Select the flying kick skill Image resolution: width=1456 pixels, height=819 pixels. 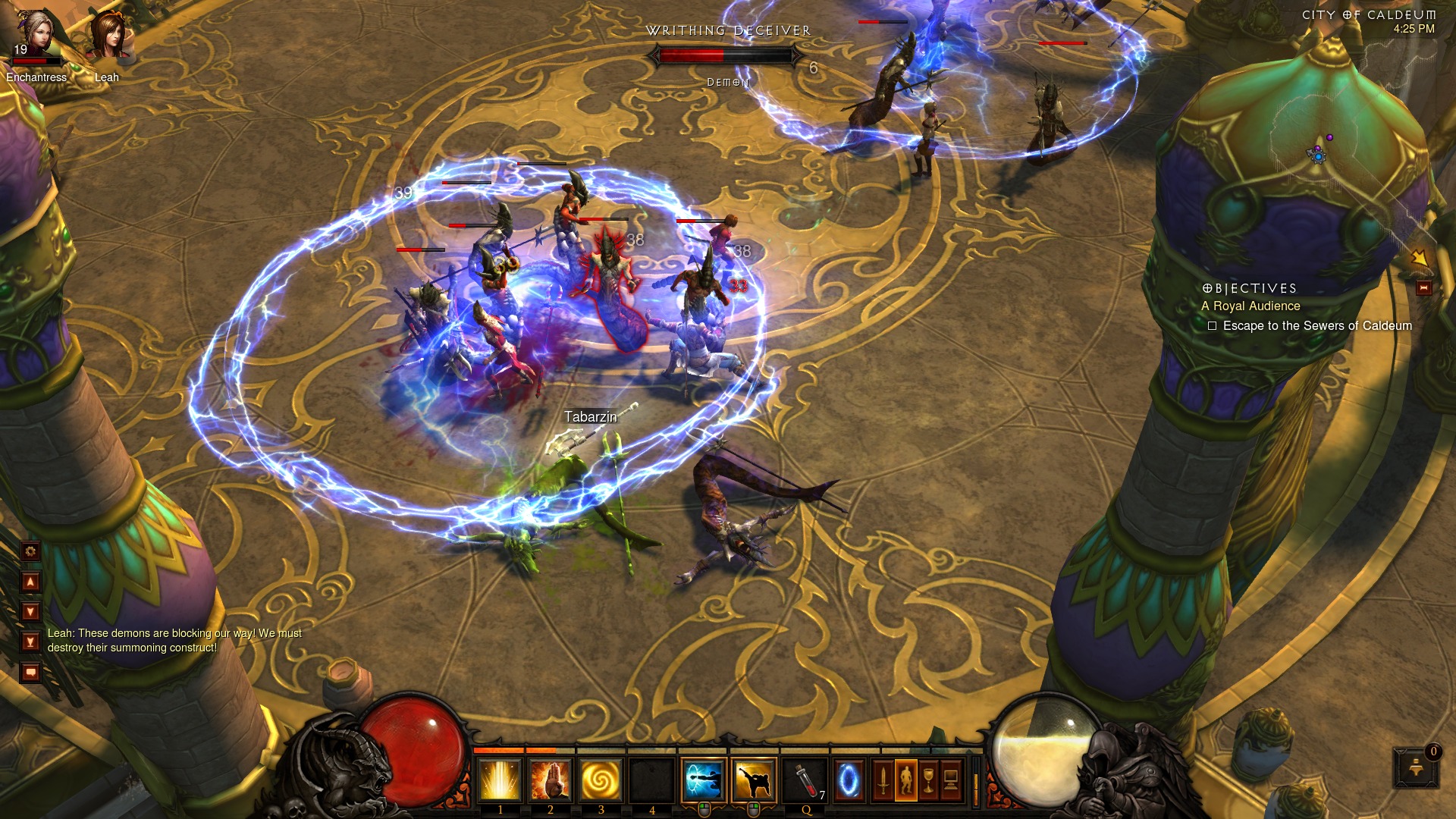tap(754, 780)
